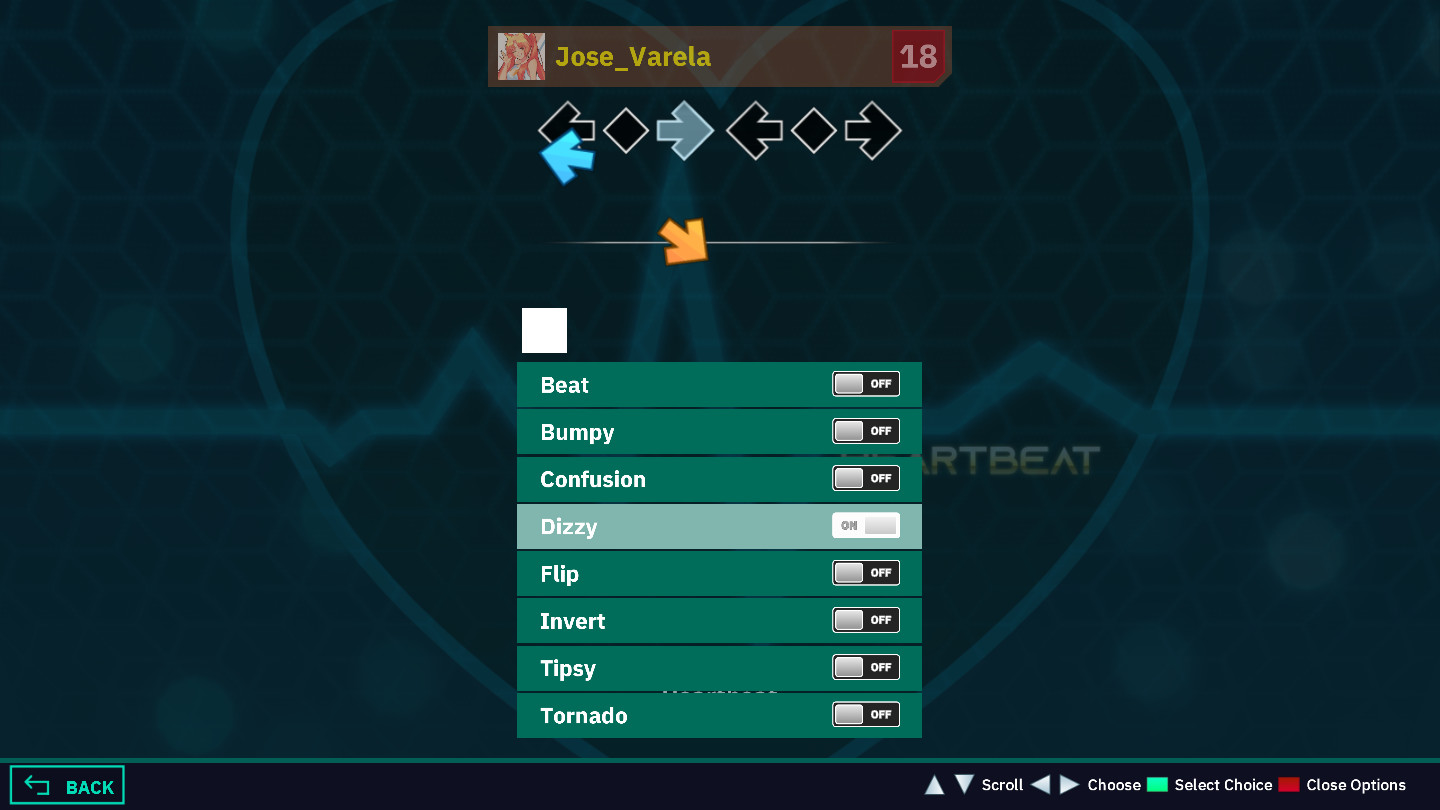The width and height of the screenshot is (1440, 810).
Task: Click the gray highlighted right arrow note
Action: [x=686, y=130]
